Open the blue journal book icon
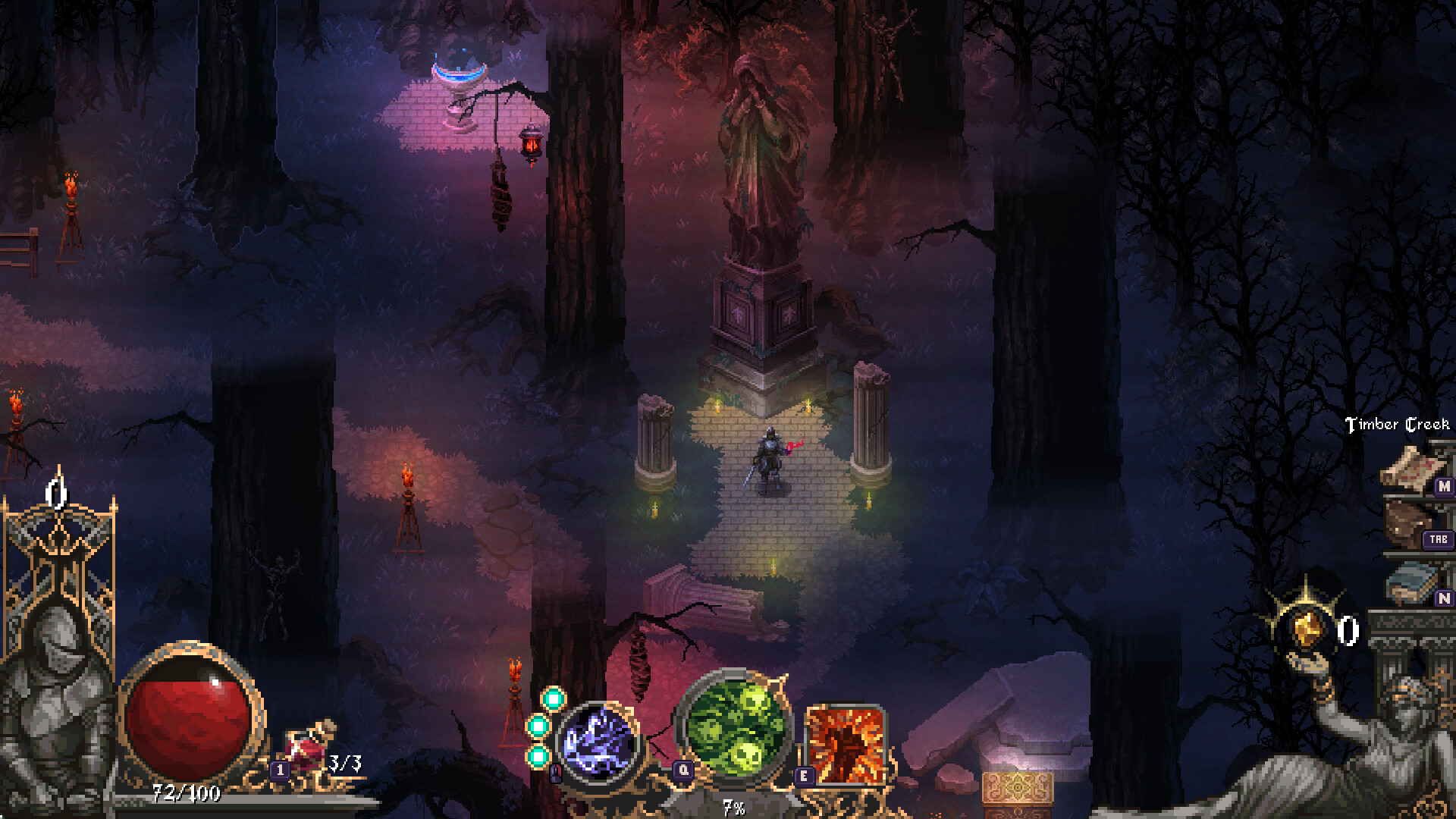 pyautogui.click(x=1412, y=582)
